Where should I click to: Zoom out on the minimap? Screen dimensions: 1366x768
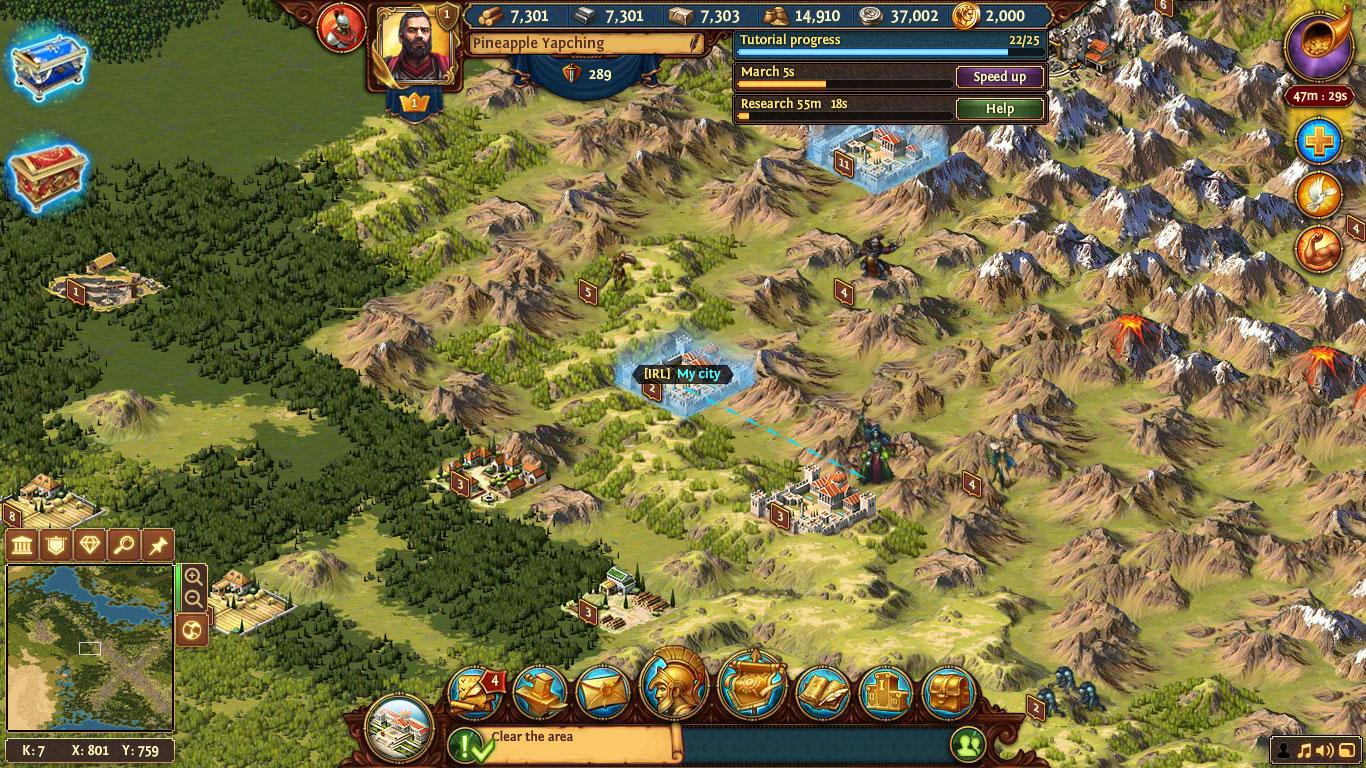click(x=193, y=599)
